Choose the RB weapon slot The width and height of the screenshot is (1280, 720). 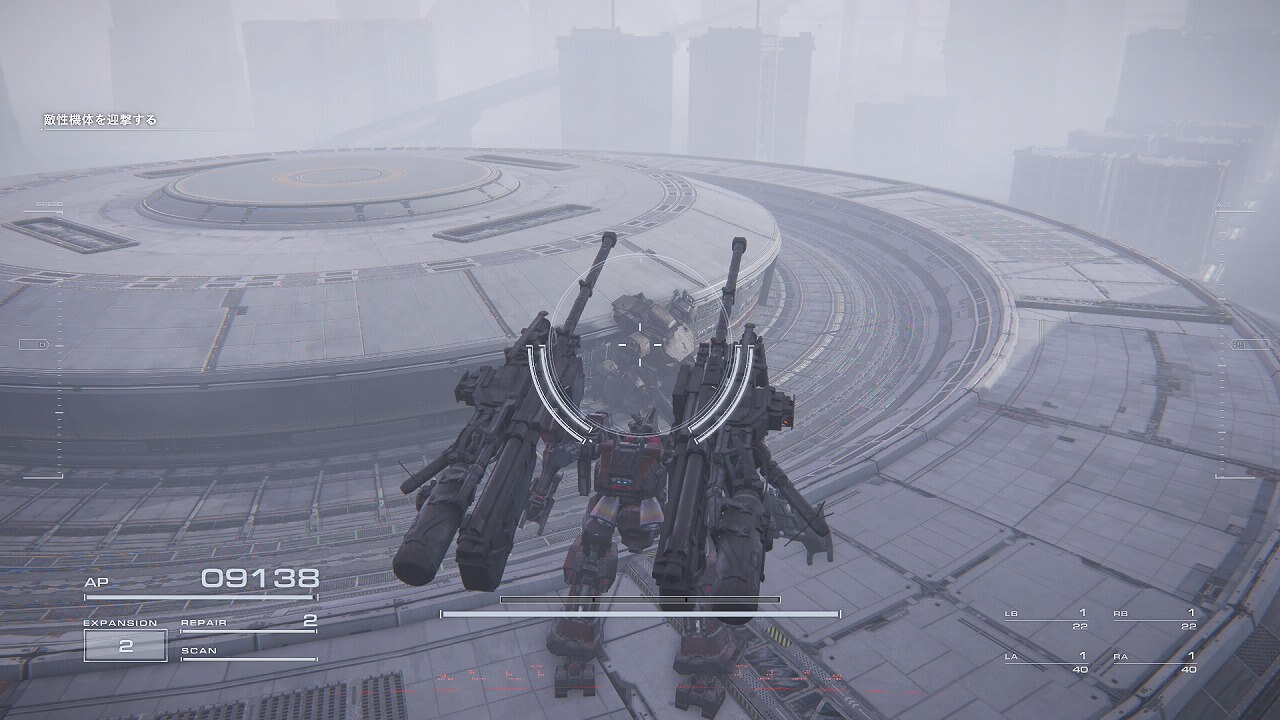pyautogui.click(x=1155, y=619)
